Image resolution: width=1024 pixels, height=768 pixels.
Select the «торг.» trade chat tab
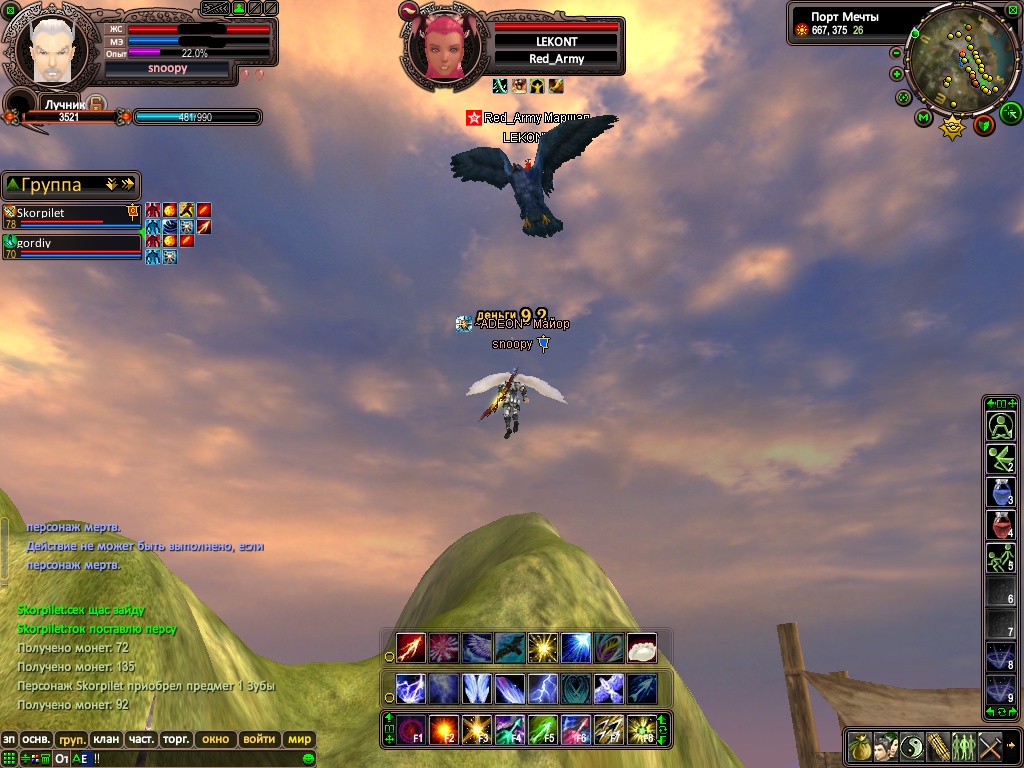176,740
